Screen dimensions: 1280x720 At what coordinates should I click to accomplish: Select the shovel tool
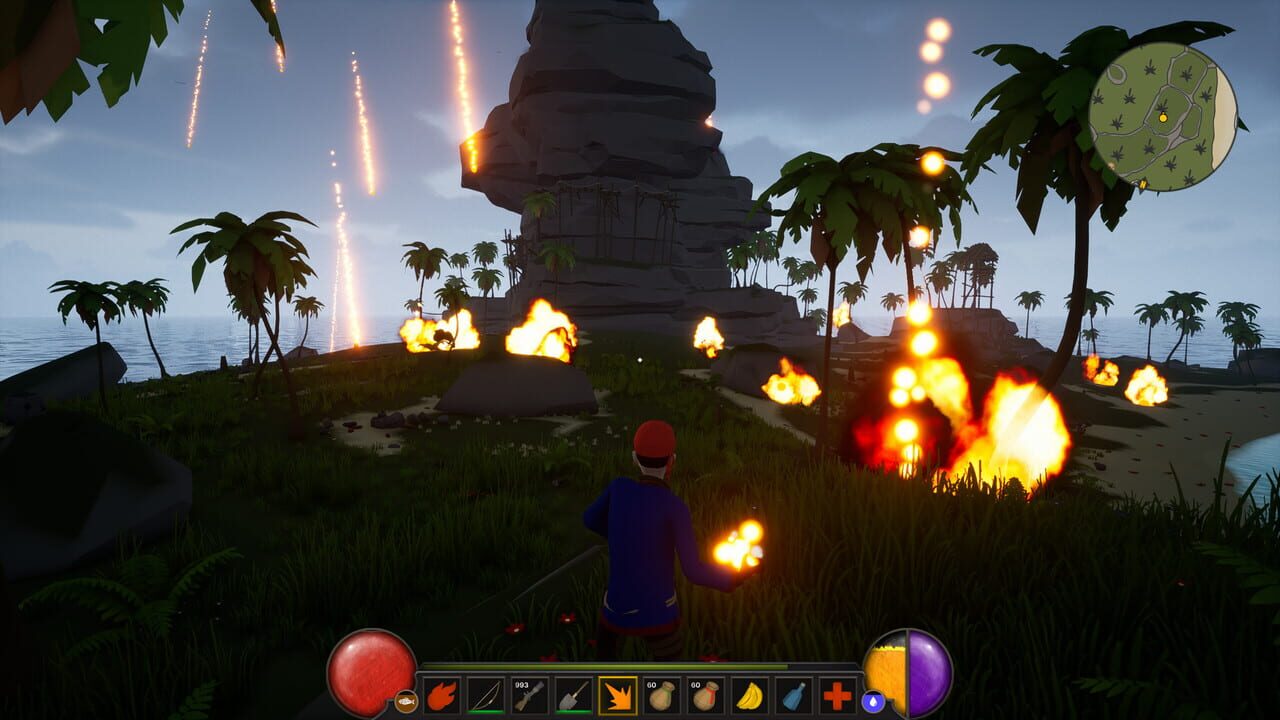575,692
